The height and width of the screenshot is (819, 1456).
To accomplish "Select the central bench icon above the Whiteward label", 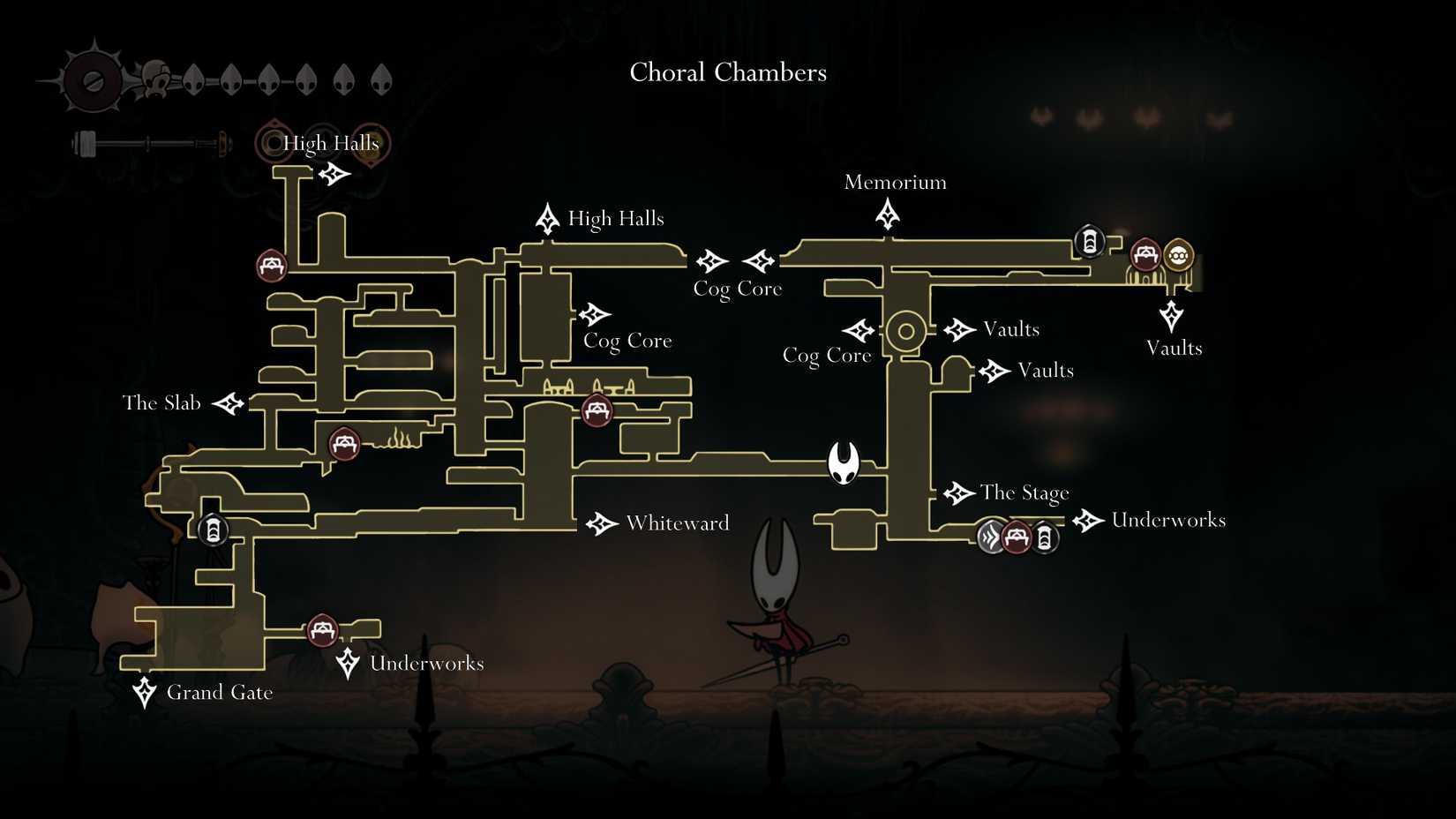I will [x=597, y=410].
